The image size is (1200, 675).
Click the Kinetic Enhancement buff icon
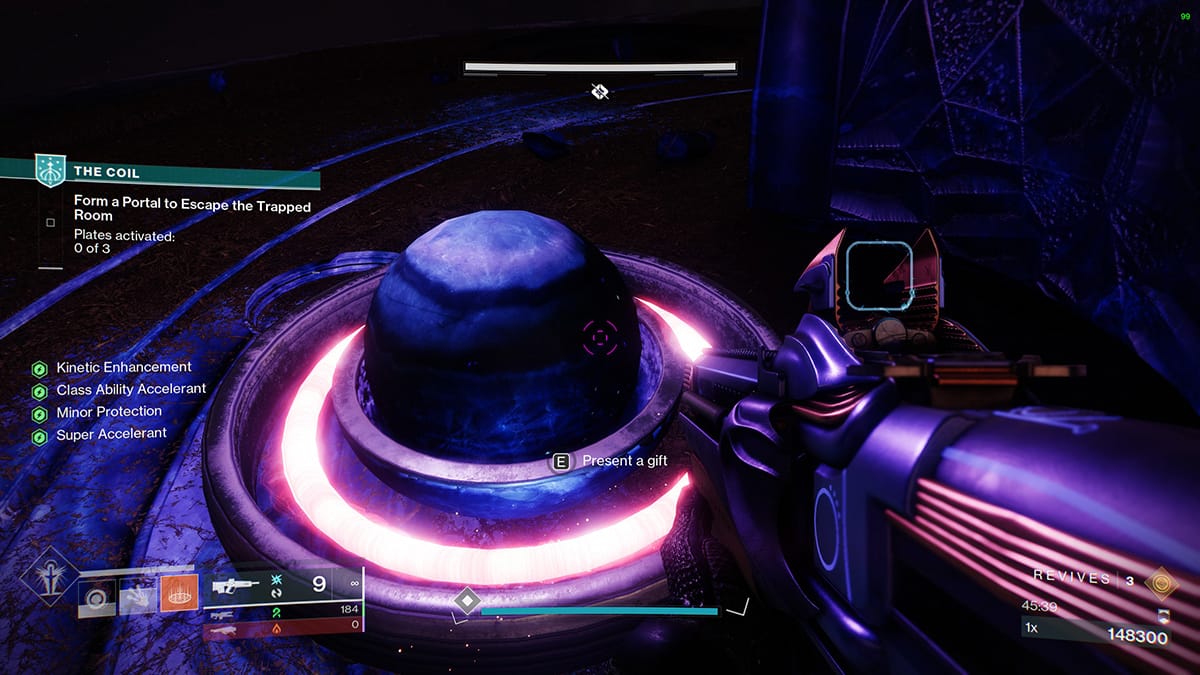point(40,368)
